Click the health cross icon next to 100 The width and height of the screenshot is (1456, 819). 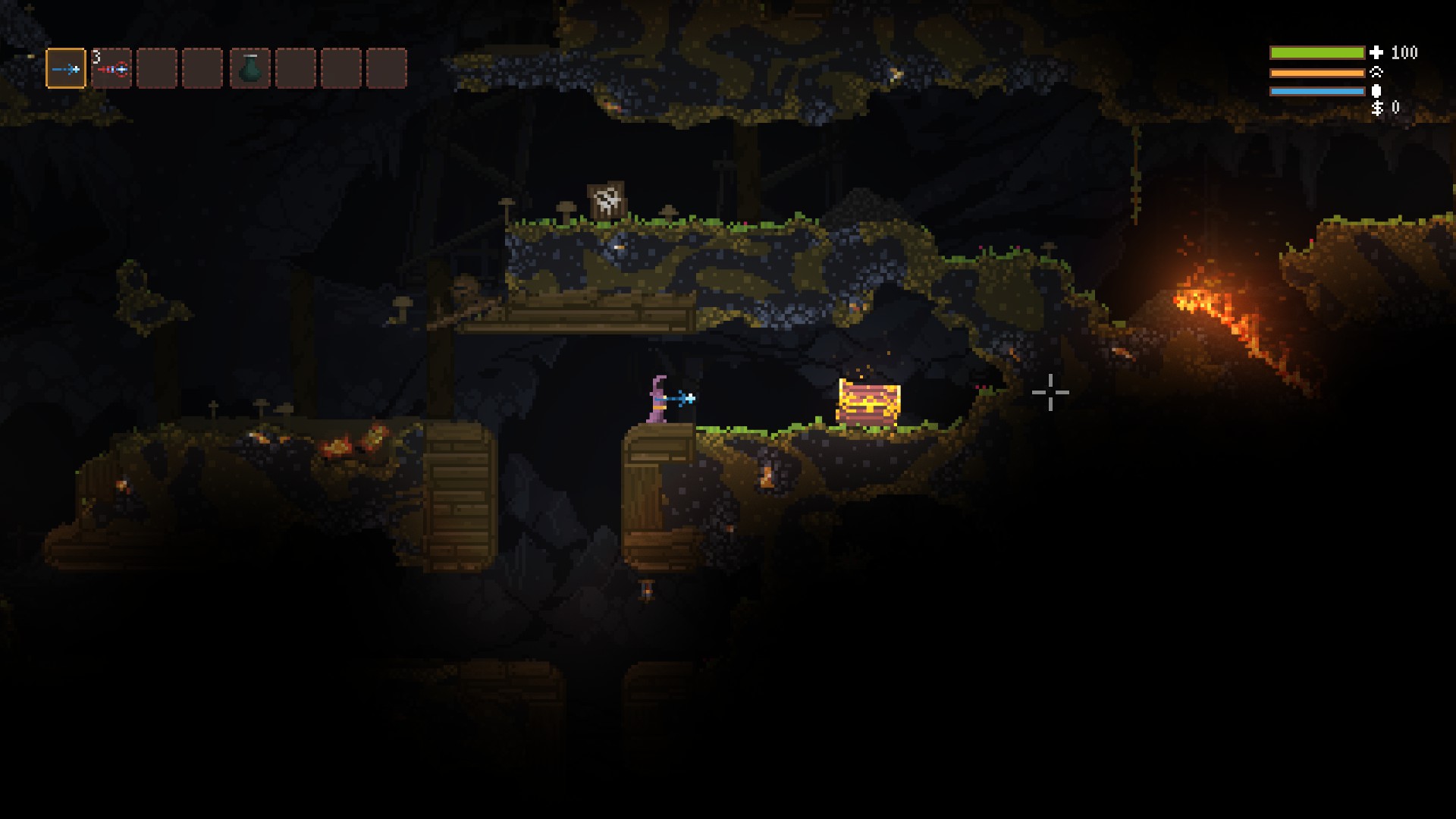pos(1376,52)
